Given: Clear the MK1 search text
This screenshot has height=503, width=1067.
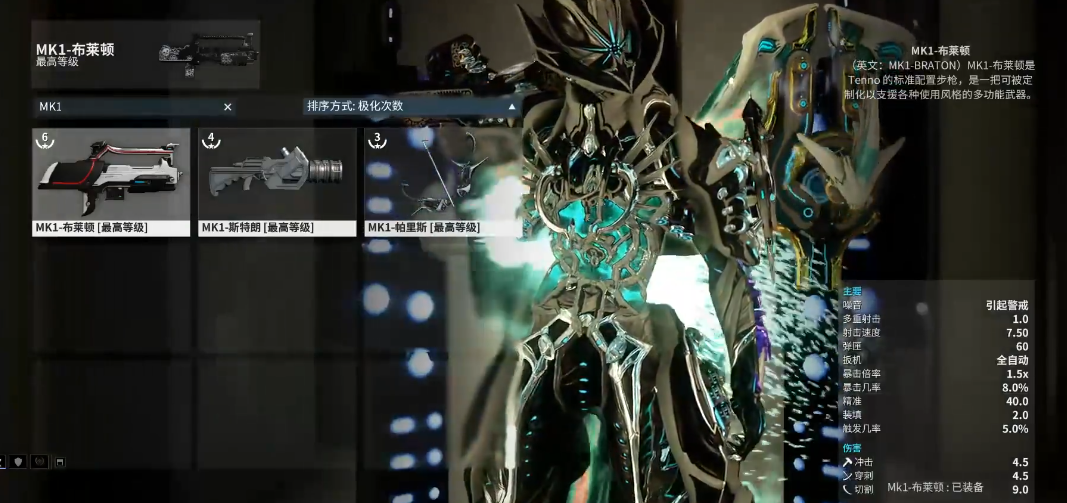Looking at the screenshot, I should tap(227, 106).
